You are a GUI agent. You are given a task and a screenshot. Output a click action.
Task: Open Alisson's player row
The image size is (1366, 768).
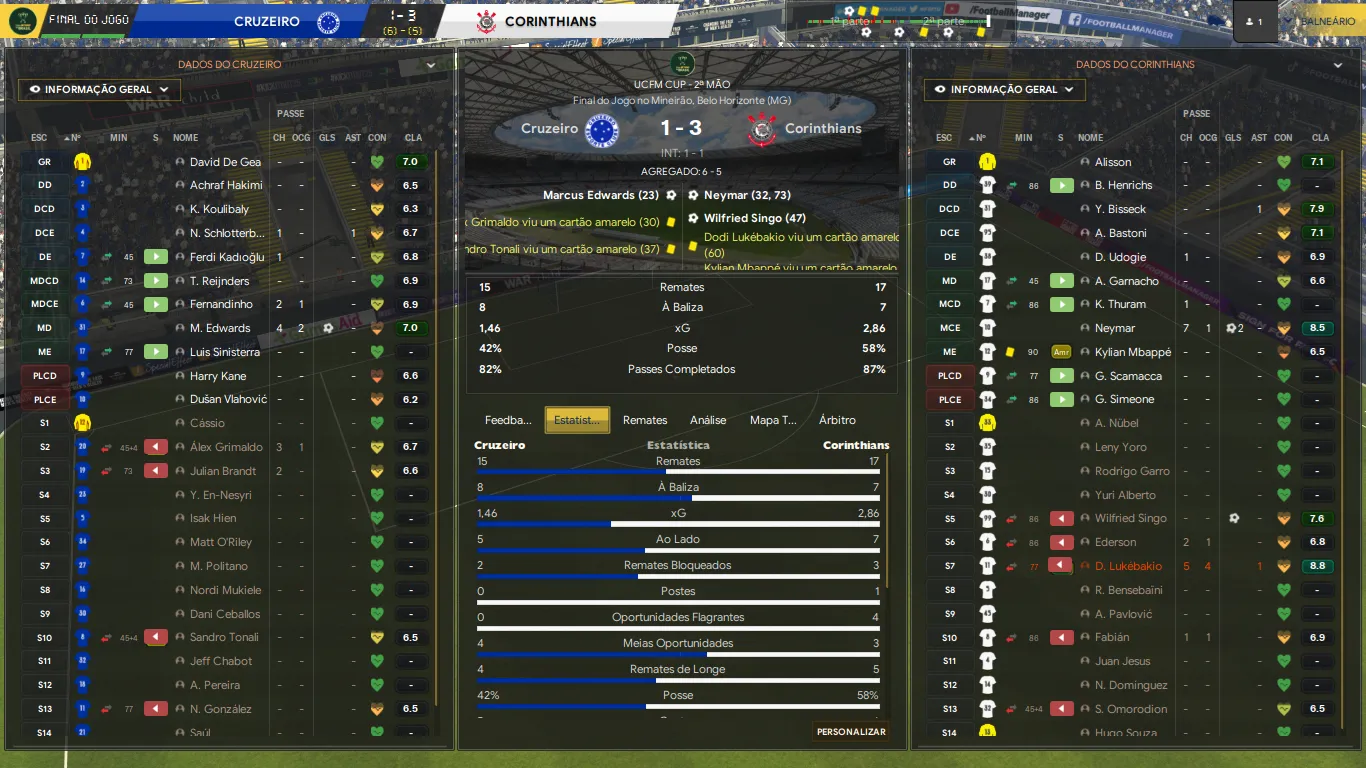[1113, 162]
